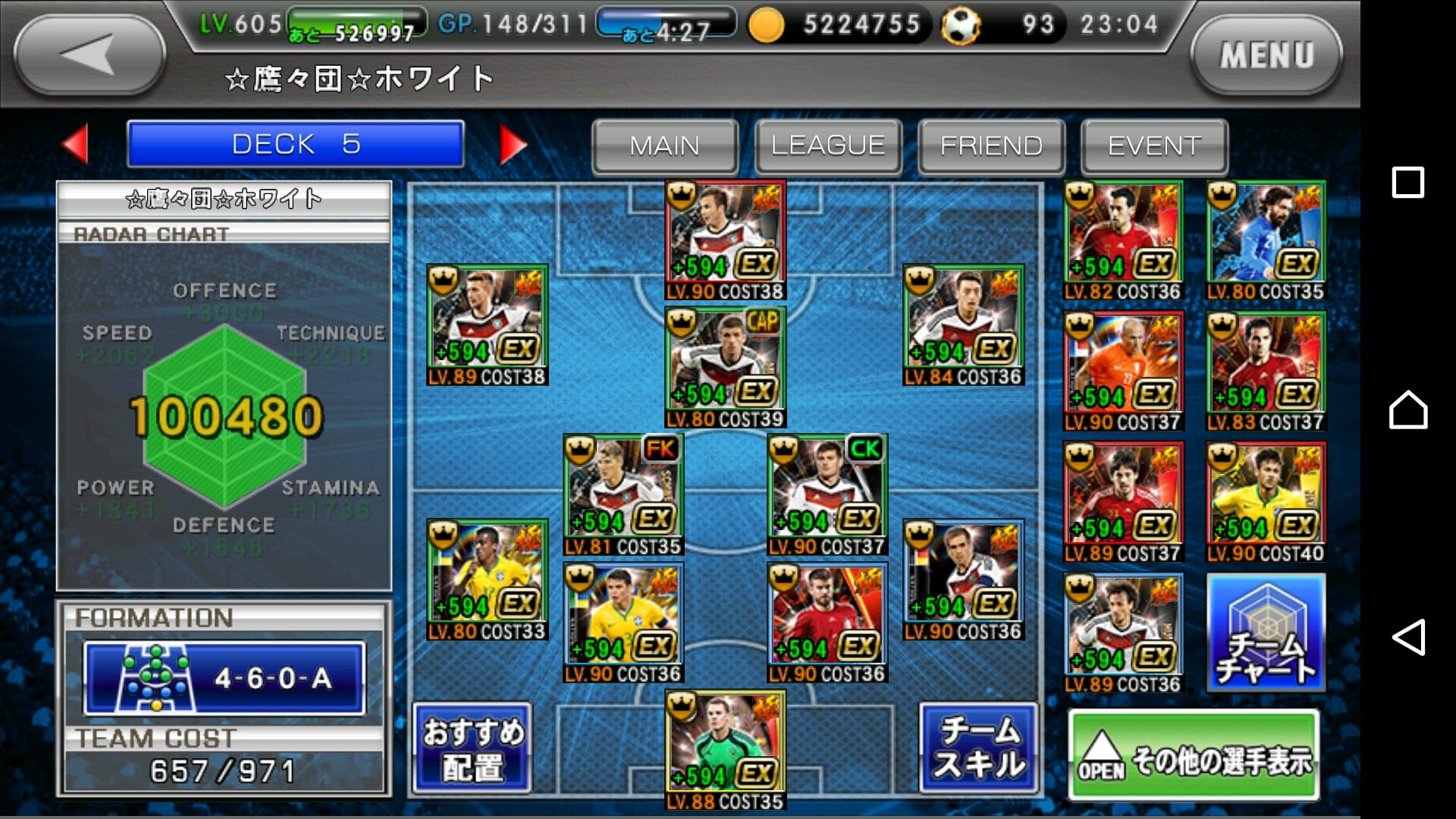The height and width of the screenshot is (819, 1456).
Task: Open the MENU button
Action: pos(1266,55)
